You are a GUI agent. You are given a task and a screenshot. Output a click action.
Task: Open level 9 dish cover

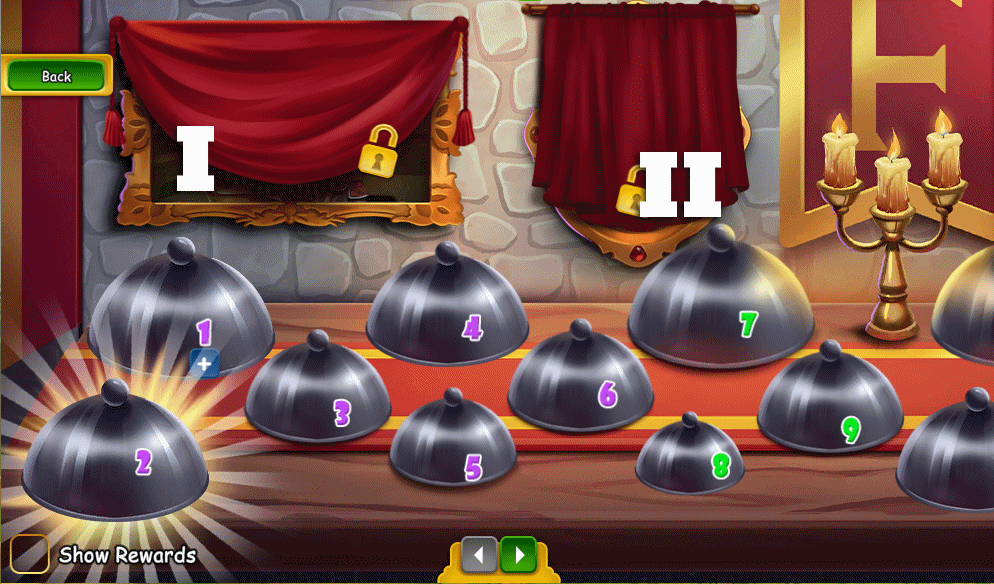(829, 407)
